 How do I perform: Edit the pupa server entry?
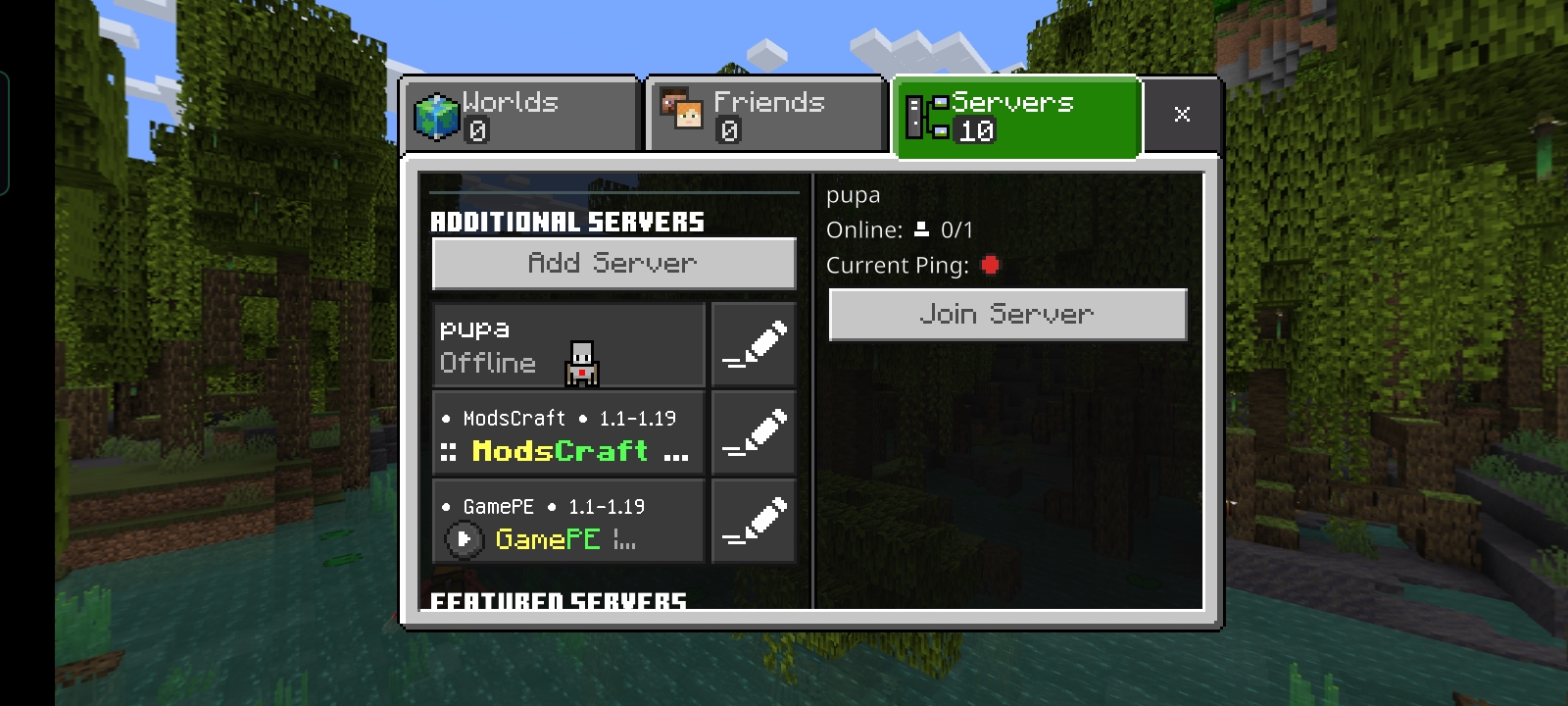(x=754, y=345)
